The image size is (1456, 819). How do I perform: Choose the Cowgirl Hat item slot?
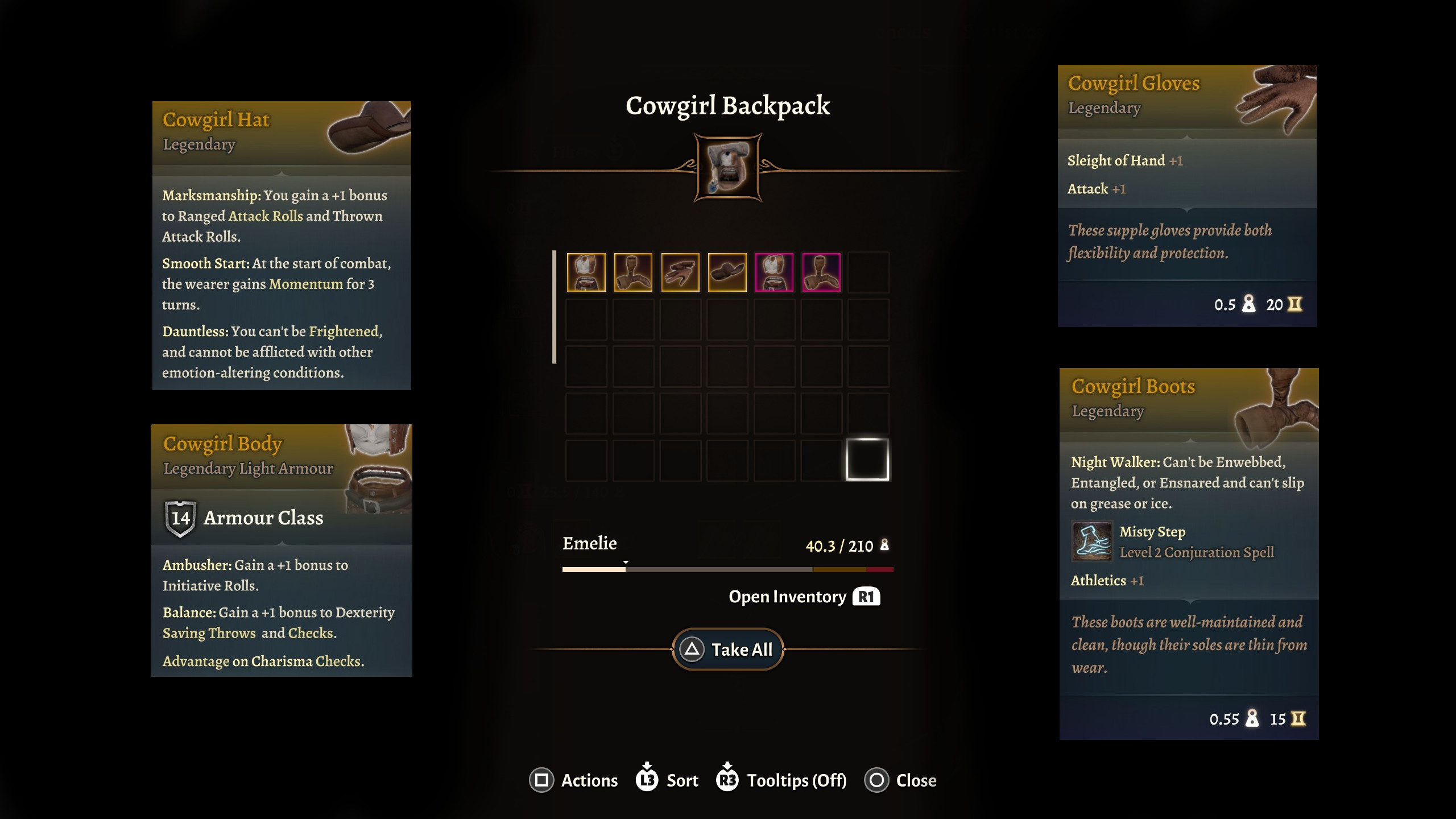(x=727, y=272)
